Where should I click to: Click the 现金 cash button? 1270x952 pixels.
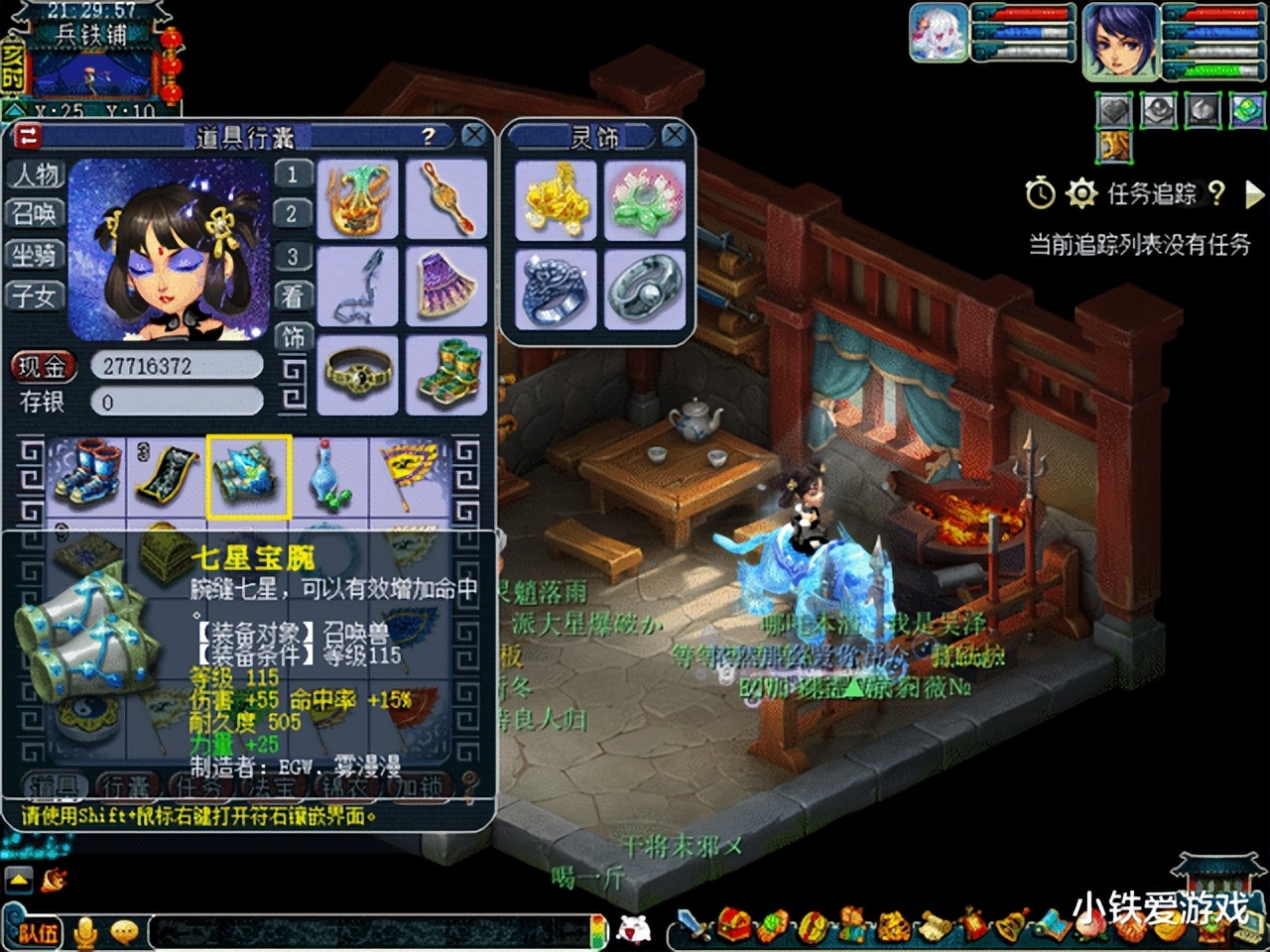pos(43,366)
